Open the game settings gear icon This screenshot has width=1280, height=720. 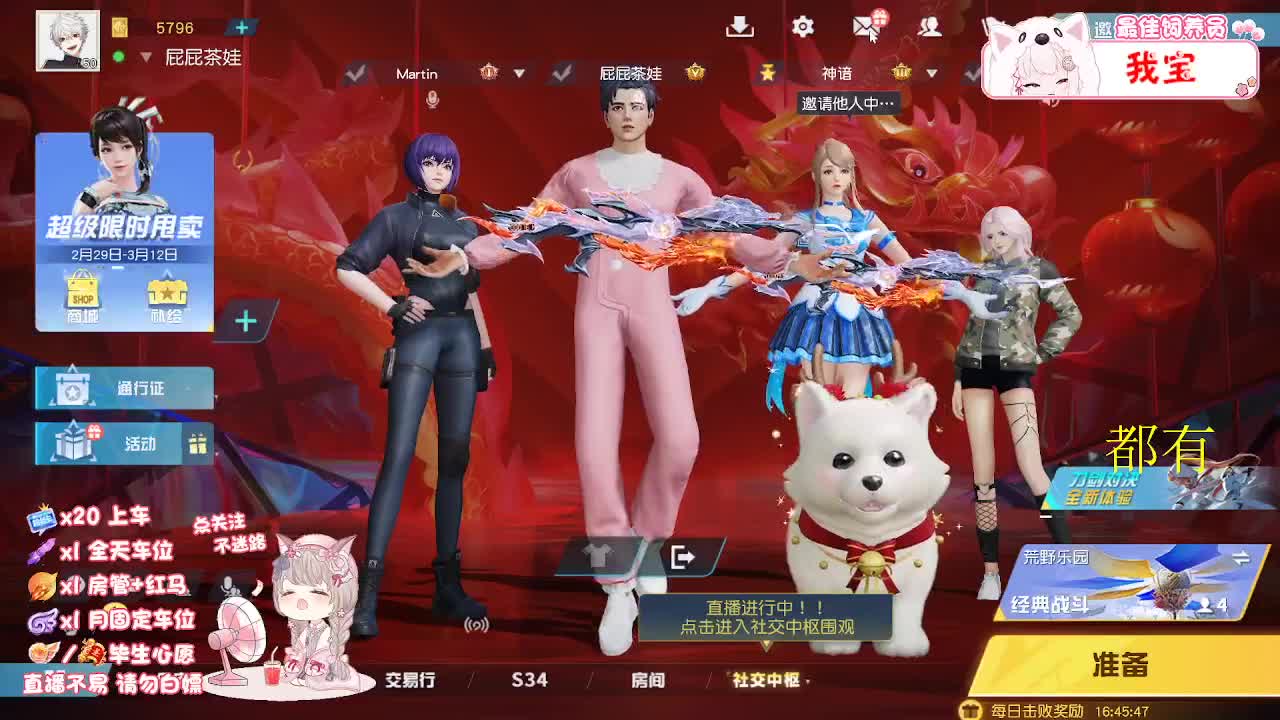click(801, 28)
